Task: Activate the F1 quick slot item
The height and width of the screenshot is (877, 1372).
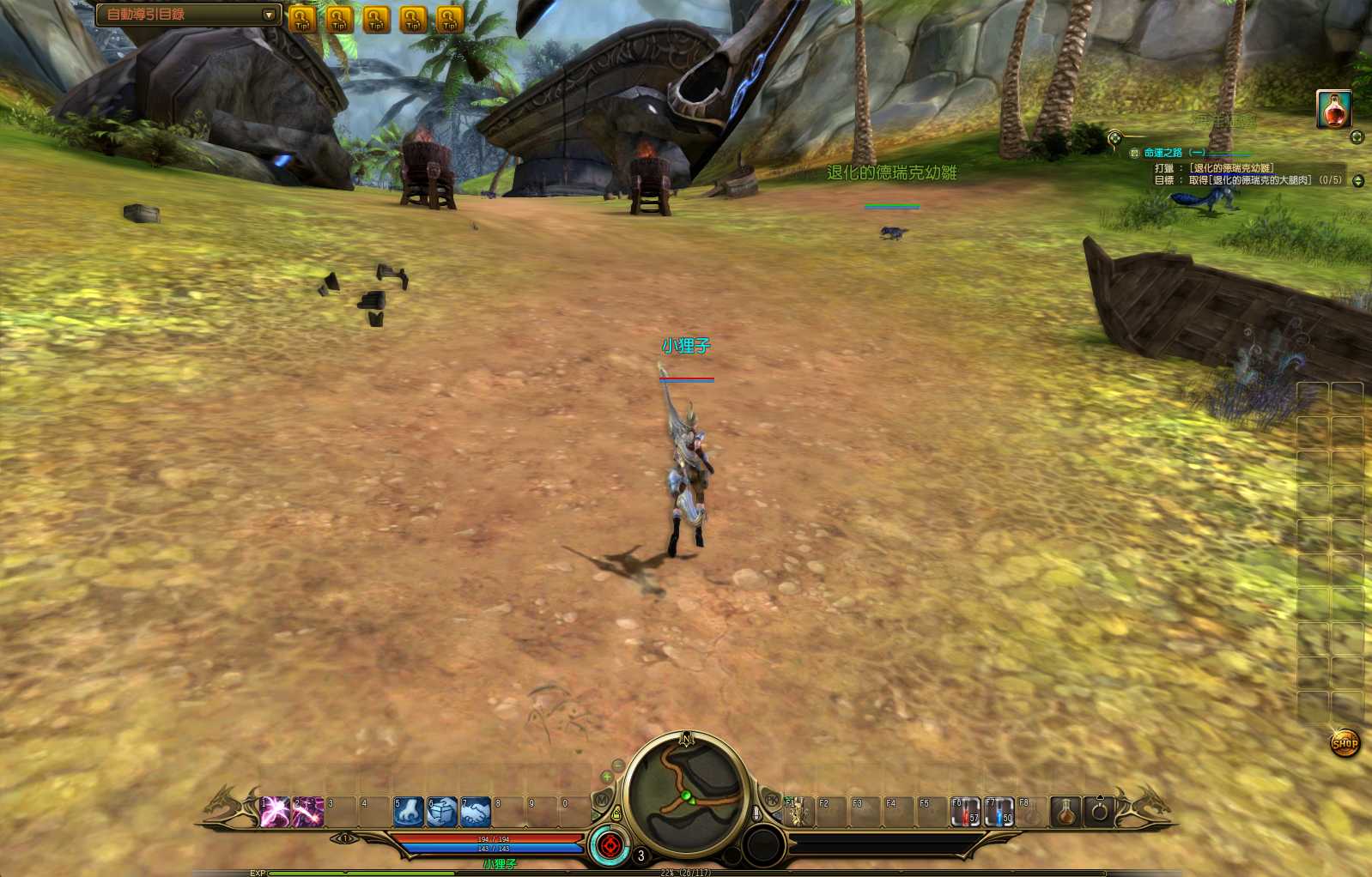Action: (x=798, y=811)
